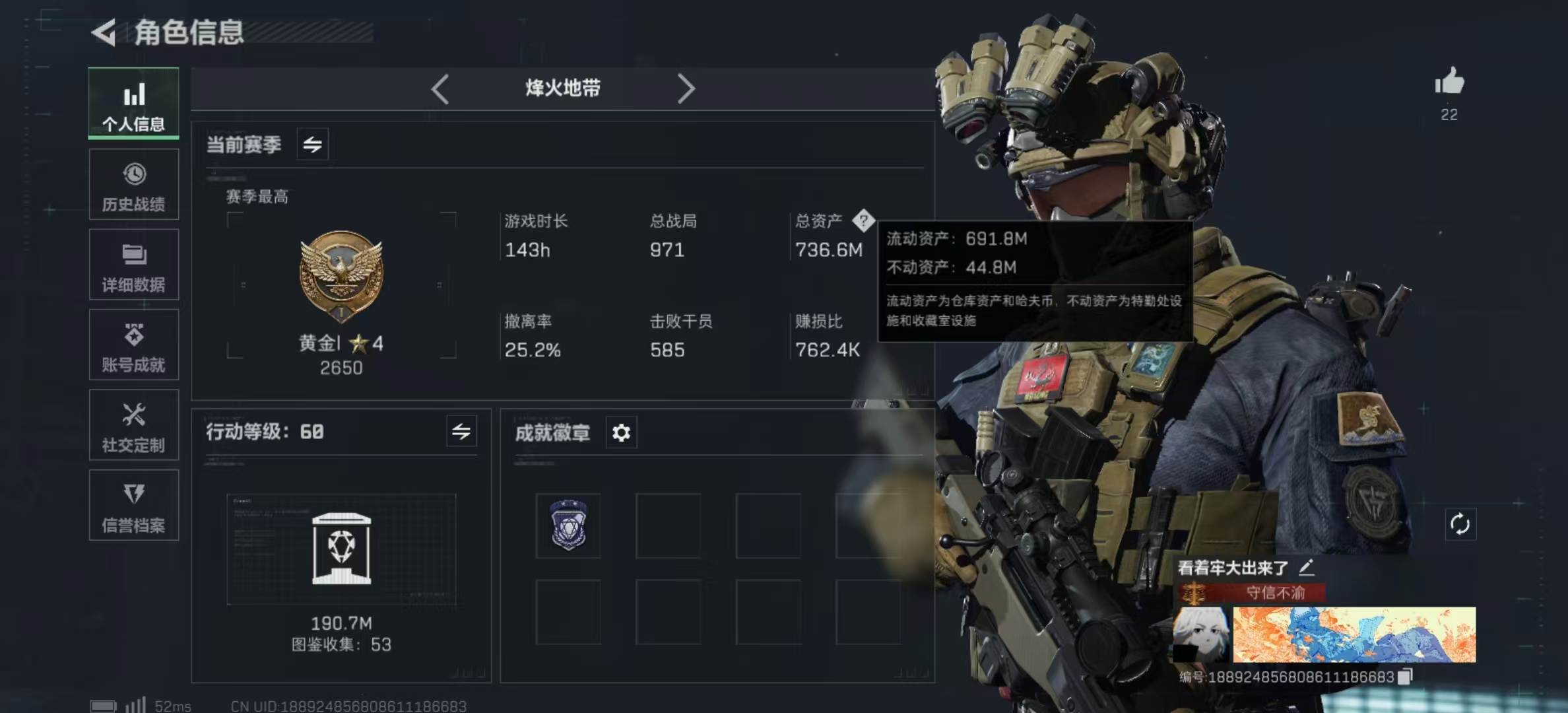Open the 成就徽章 gear settings

pos(621,432)
